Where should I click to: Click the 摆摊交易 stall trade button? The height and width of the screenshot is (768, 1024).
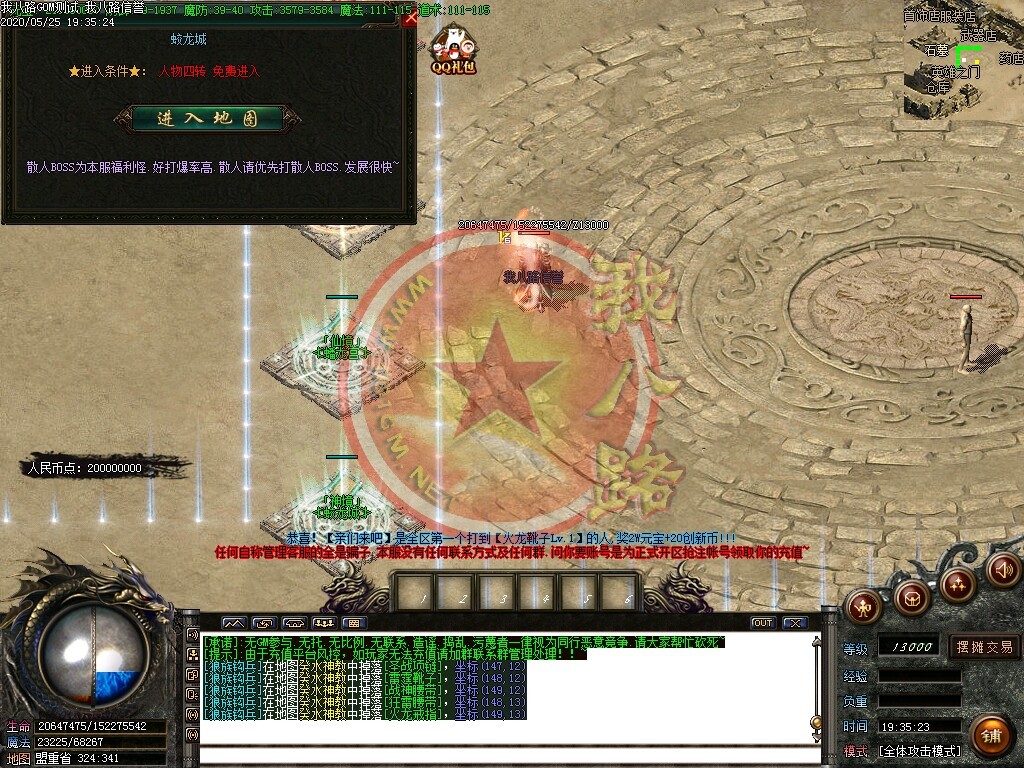tap(984, 646)
